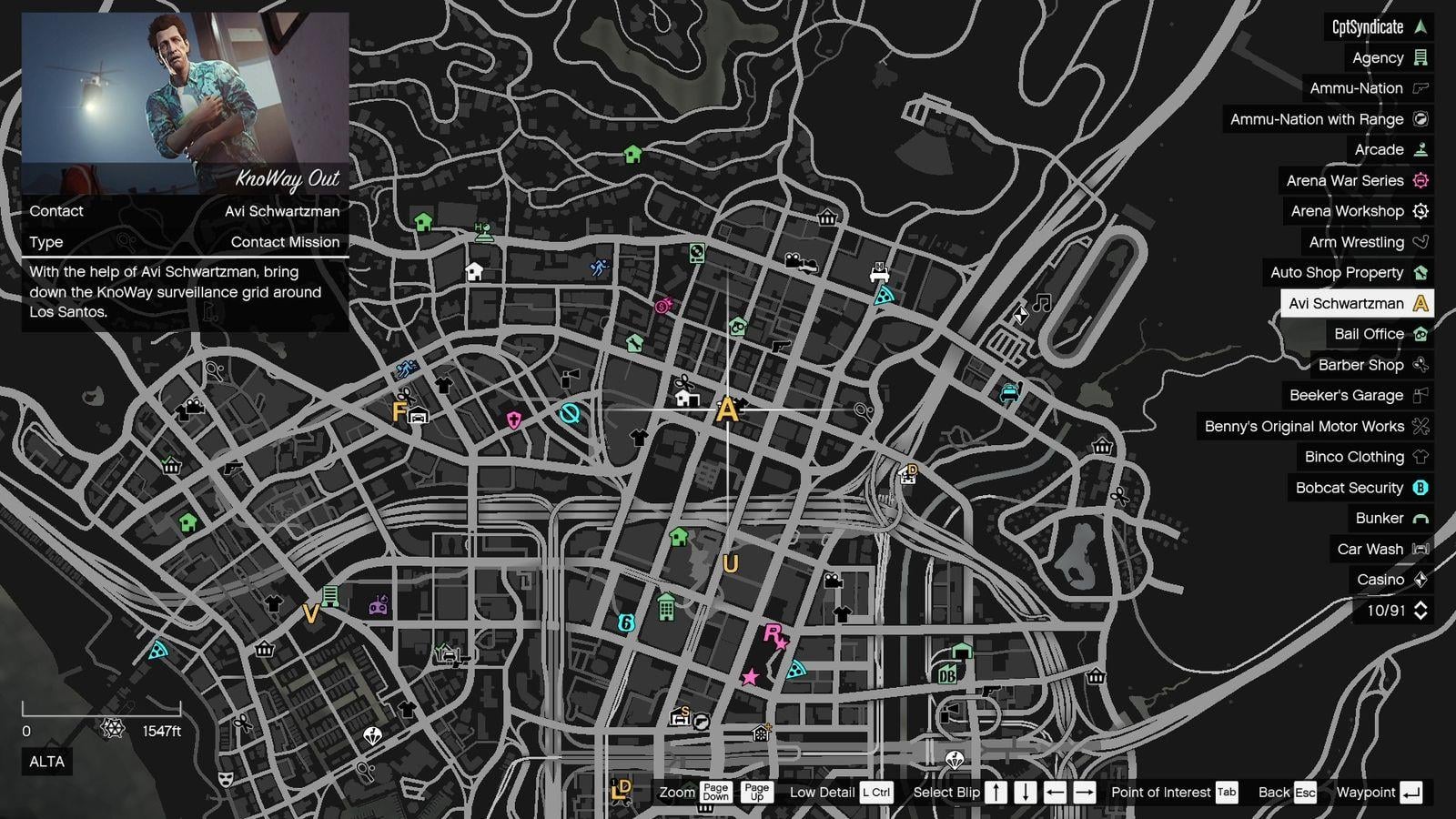Click the Auto Shop Property house icon
The width and height of the screenshot is (1456, 819).
tap(1419, 272)
